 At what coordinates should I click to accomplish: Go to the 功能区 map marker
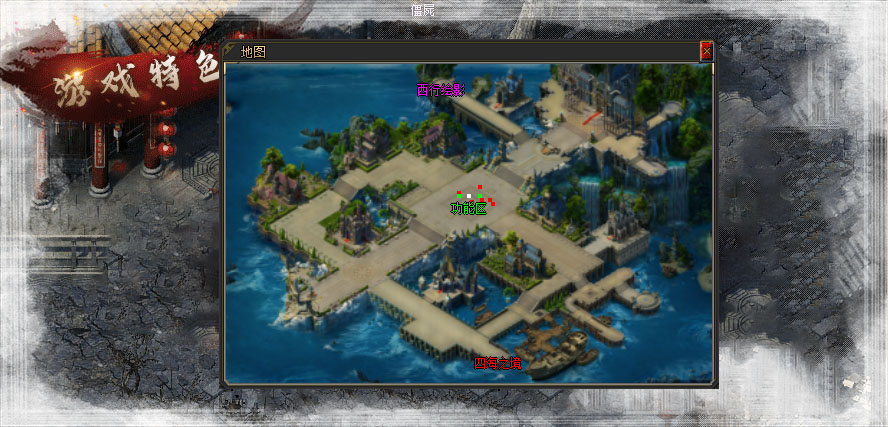tap(467, 208)
